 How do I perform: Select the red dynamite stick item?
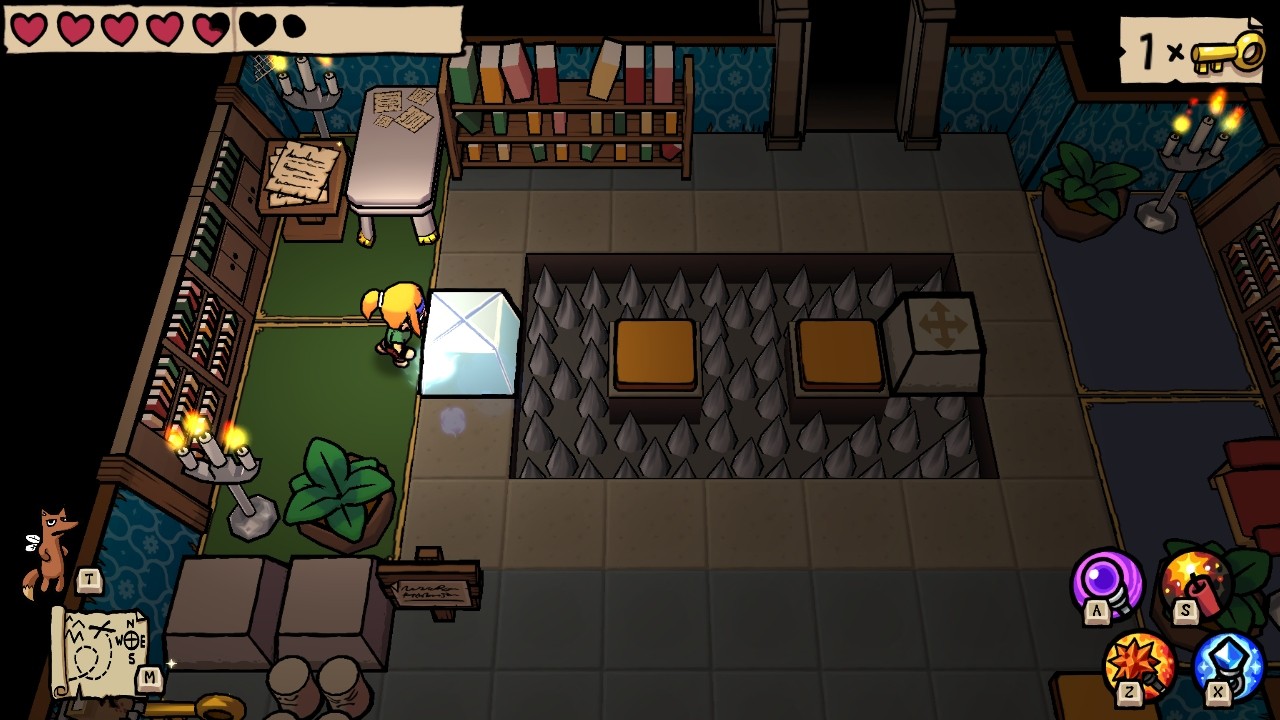1195,583
